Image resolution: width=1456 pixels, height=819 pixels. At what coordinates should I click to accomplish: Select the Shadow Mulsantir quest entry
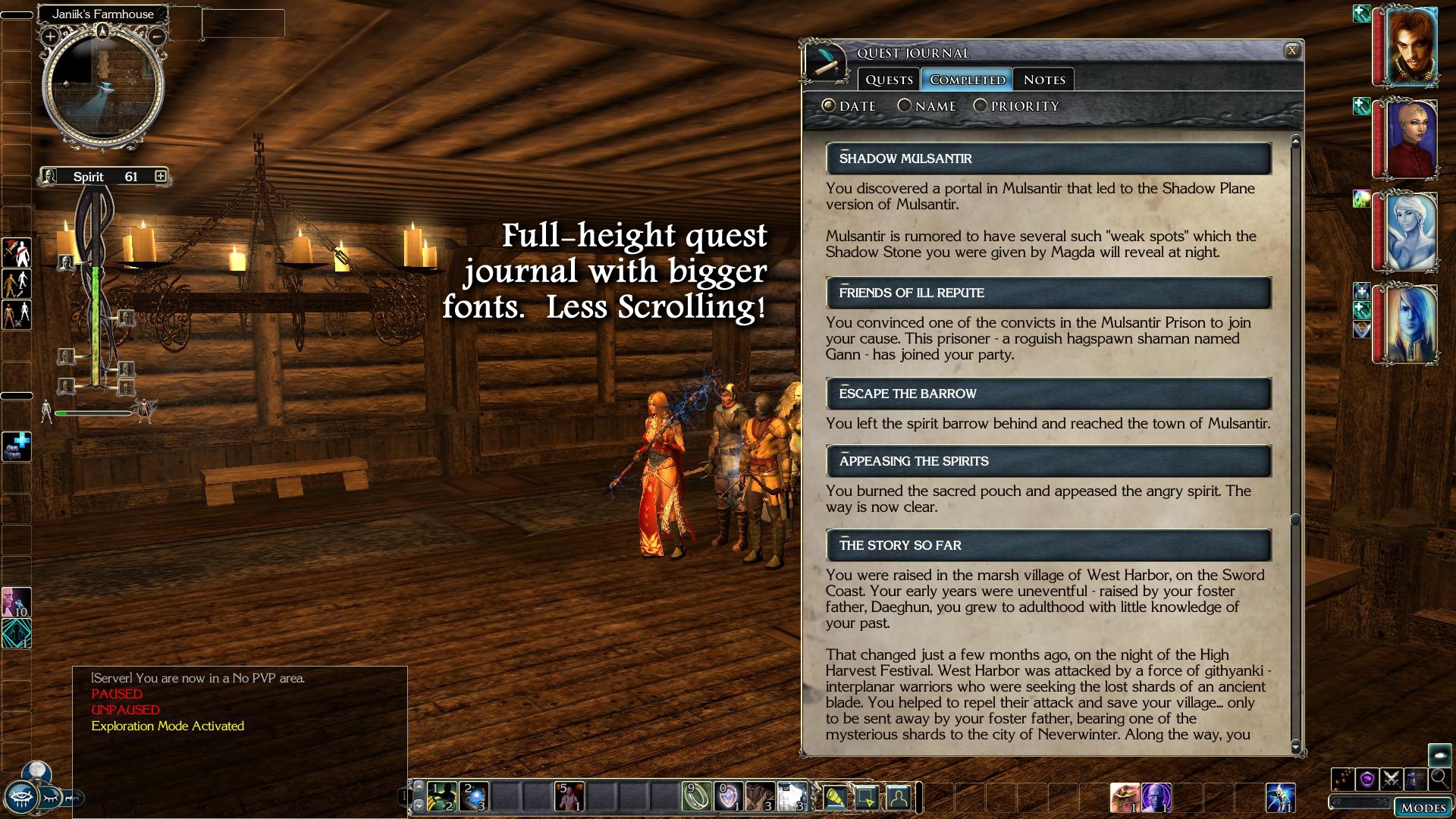[1048, 158]
